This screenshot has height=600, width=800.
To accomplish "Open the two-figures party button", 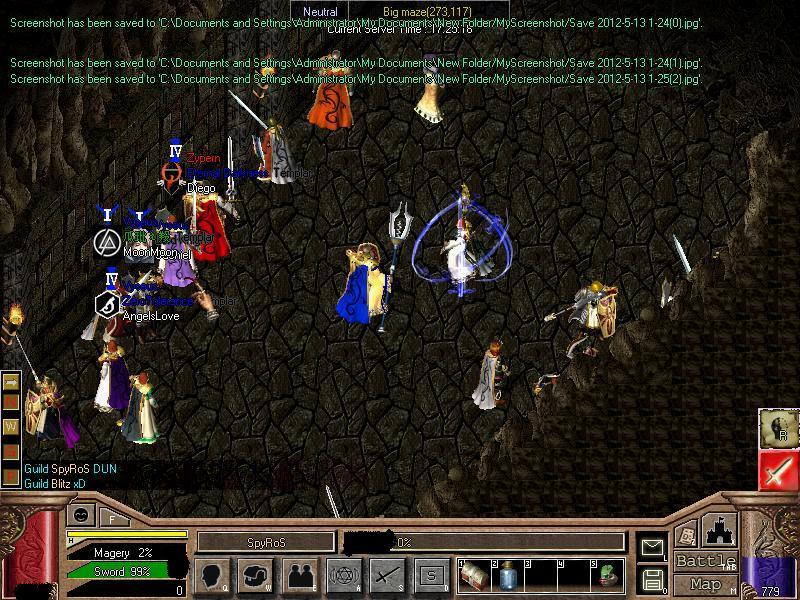I will point(301,575).
